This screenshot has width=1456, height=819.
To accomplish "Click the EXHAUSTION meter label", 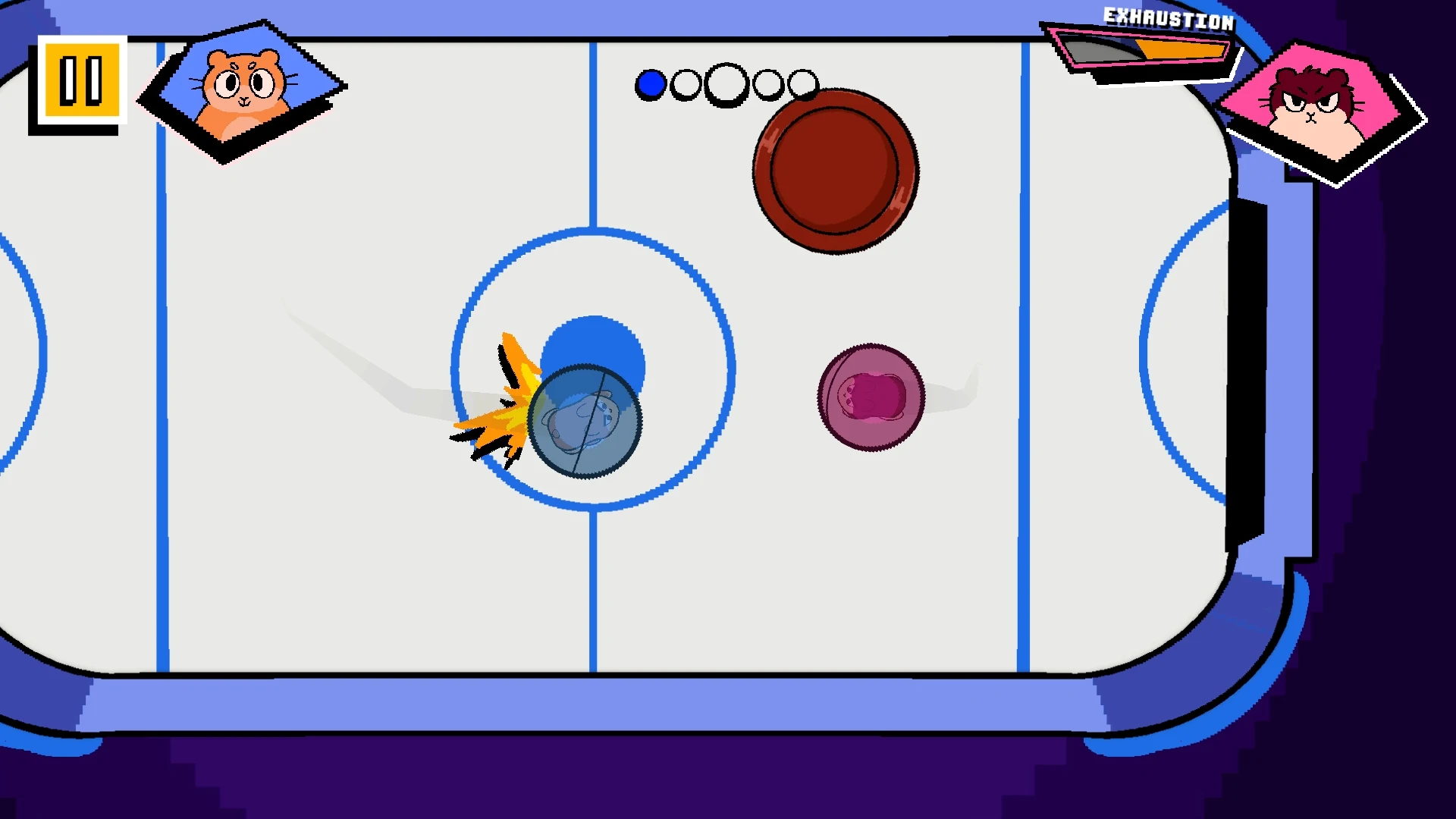I will 1168,17.
